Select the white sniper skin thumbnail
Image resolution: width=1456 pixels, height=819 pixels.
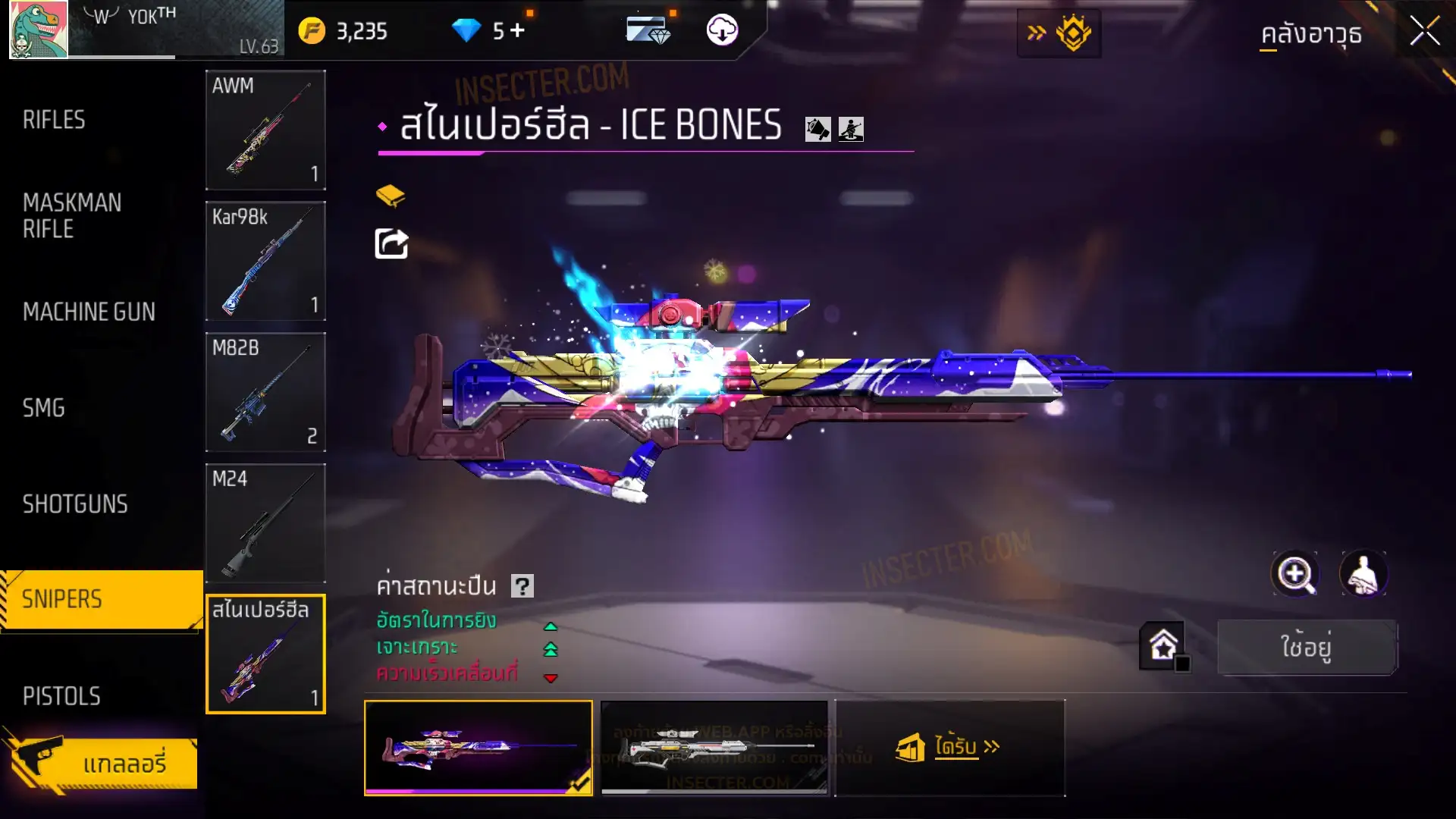coord(714,748)
